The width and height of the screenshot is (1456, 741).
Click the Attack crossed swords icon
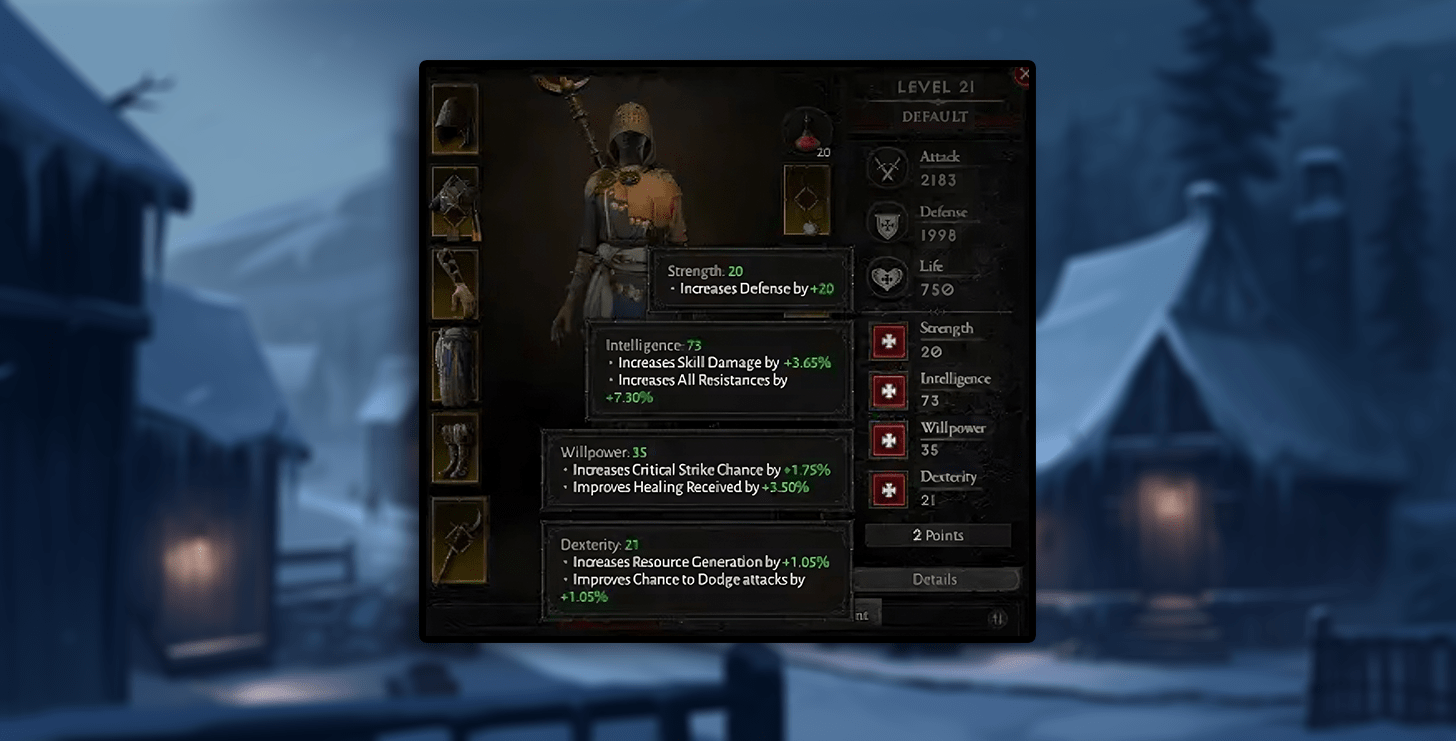coord(887,168)
